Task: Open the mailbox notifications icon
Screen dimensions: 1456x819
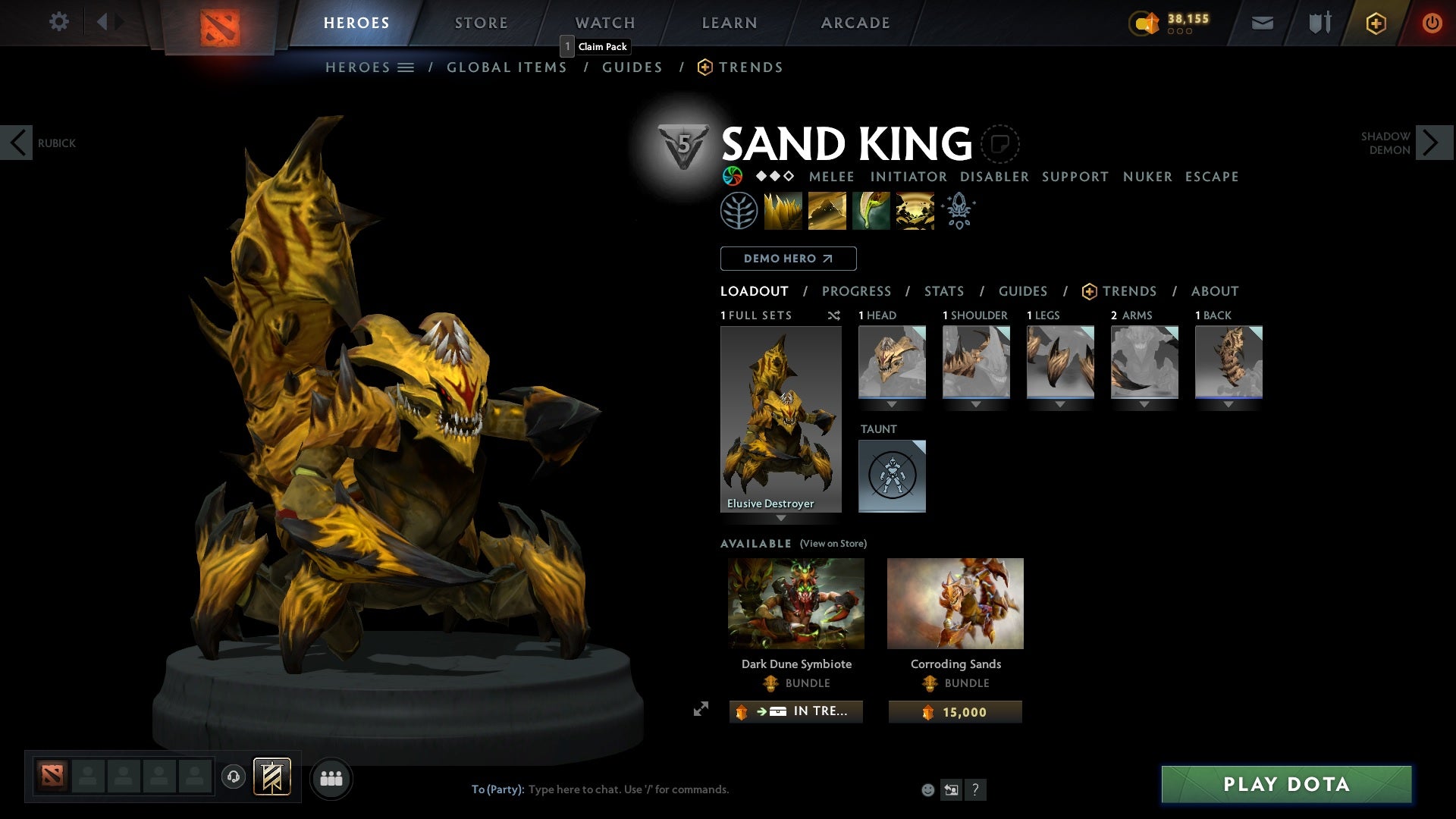Action: tap(1263, 23)
